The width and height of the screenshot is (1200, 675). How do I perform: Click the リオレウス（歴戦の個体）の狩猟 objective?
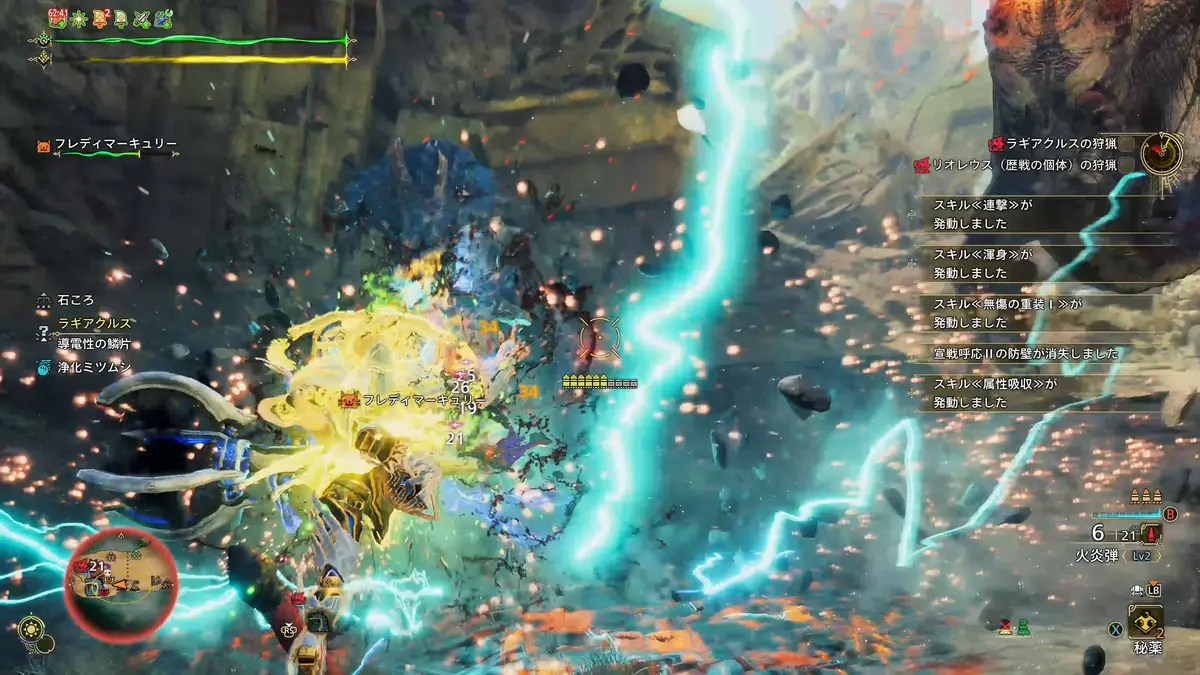(1024, 166)
